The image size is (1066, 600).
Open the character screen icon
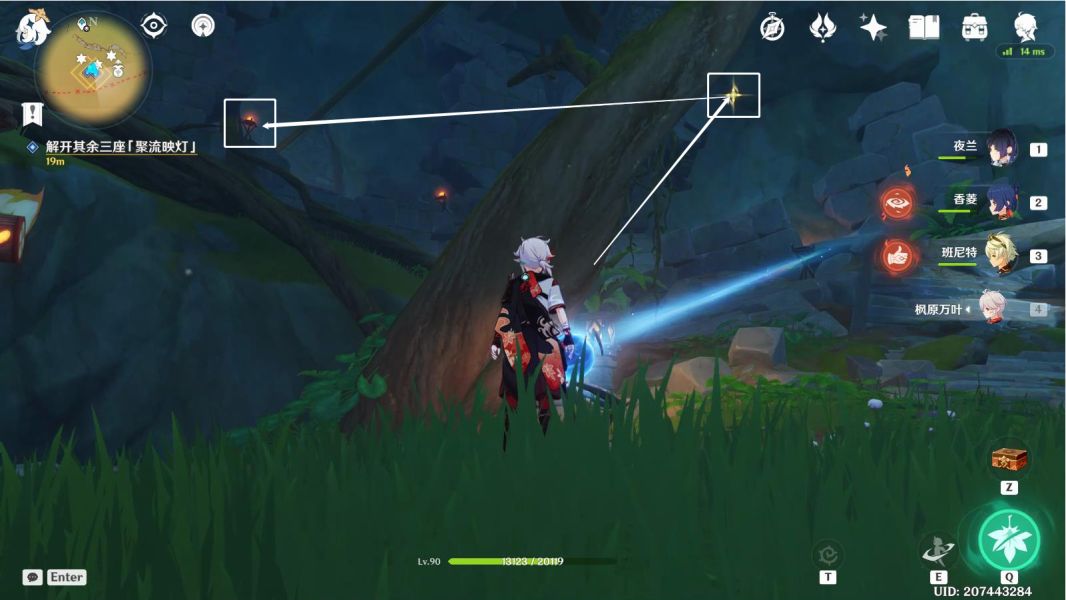point(1025,27)
